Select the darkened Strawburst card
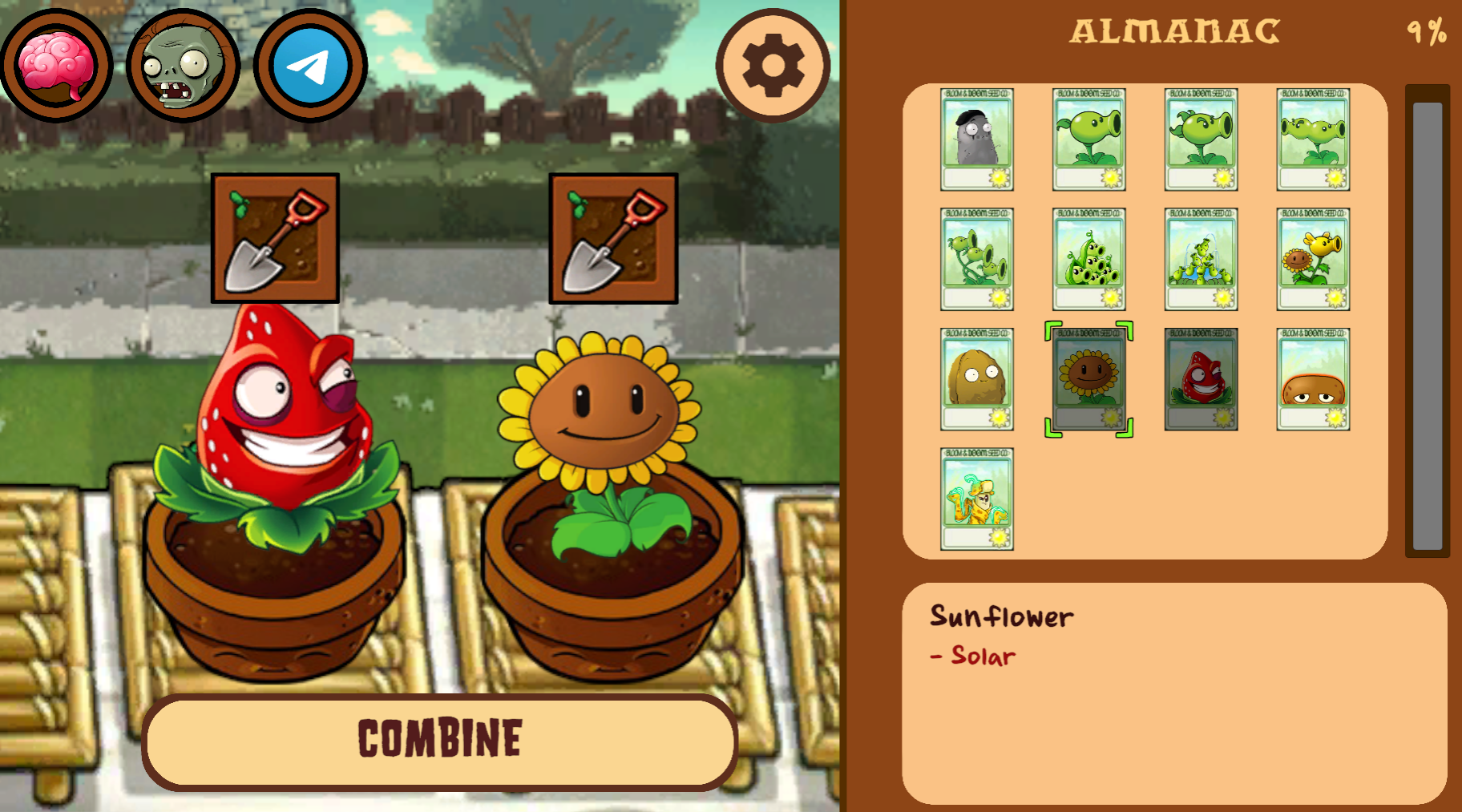Screen dimensions: 1462x812 (x=1201, y=379)
